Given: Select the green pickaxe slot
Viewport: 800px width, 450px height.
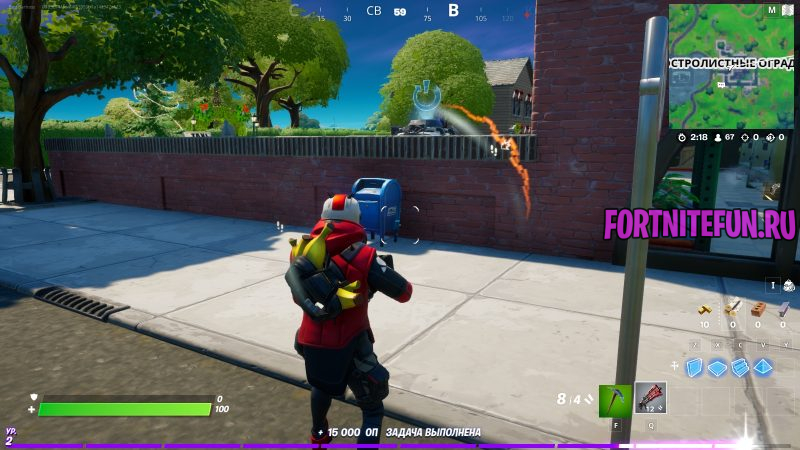Looking at the screenshot, I should [615, 400].
